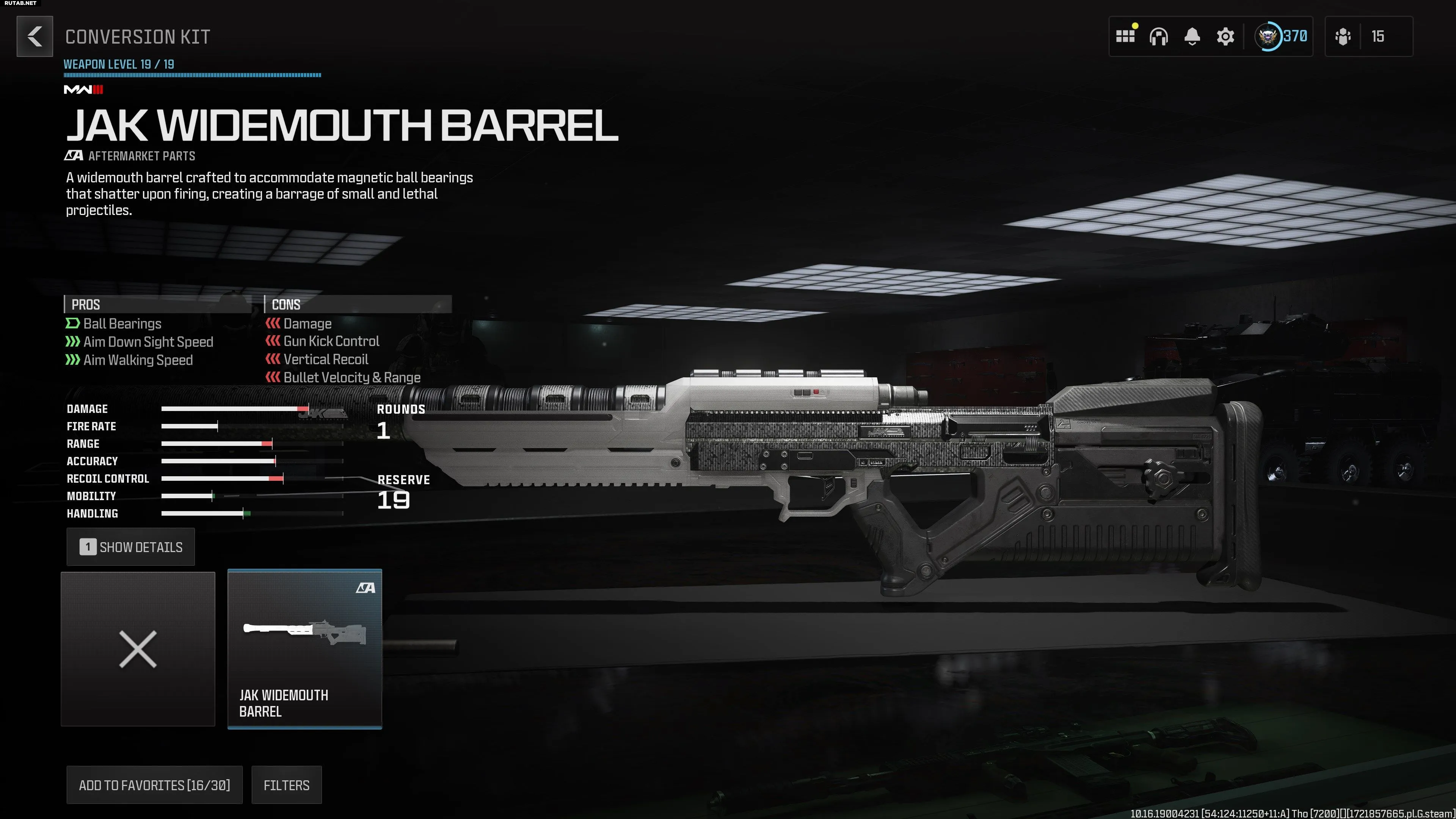
Task: Open the Filters button
Action: coord(287,785)
